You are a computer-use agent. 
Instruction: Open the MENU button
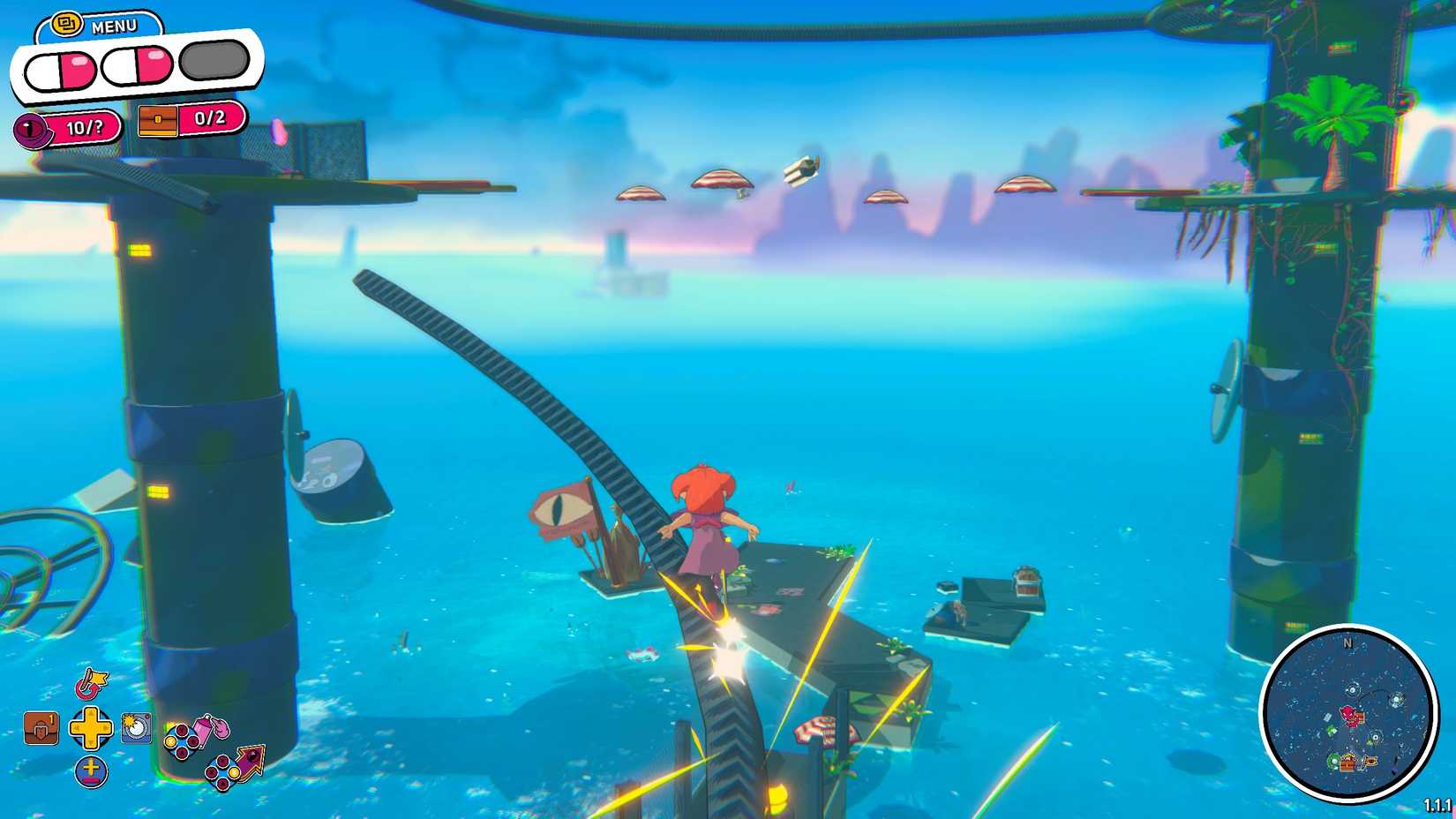click(113, 26)
